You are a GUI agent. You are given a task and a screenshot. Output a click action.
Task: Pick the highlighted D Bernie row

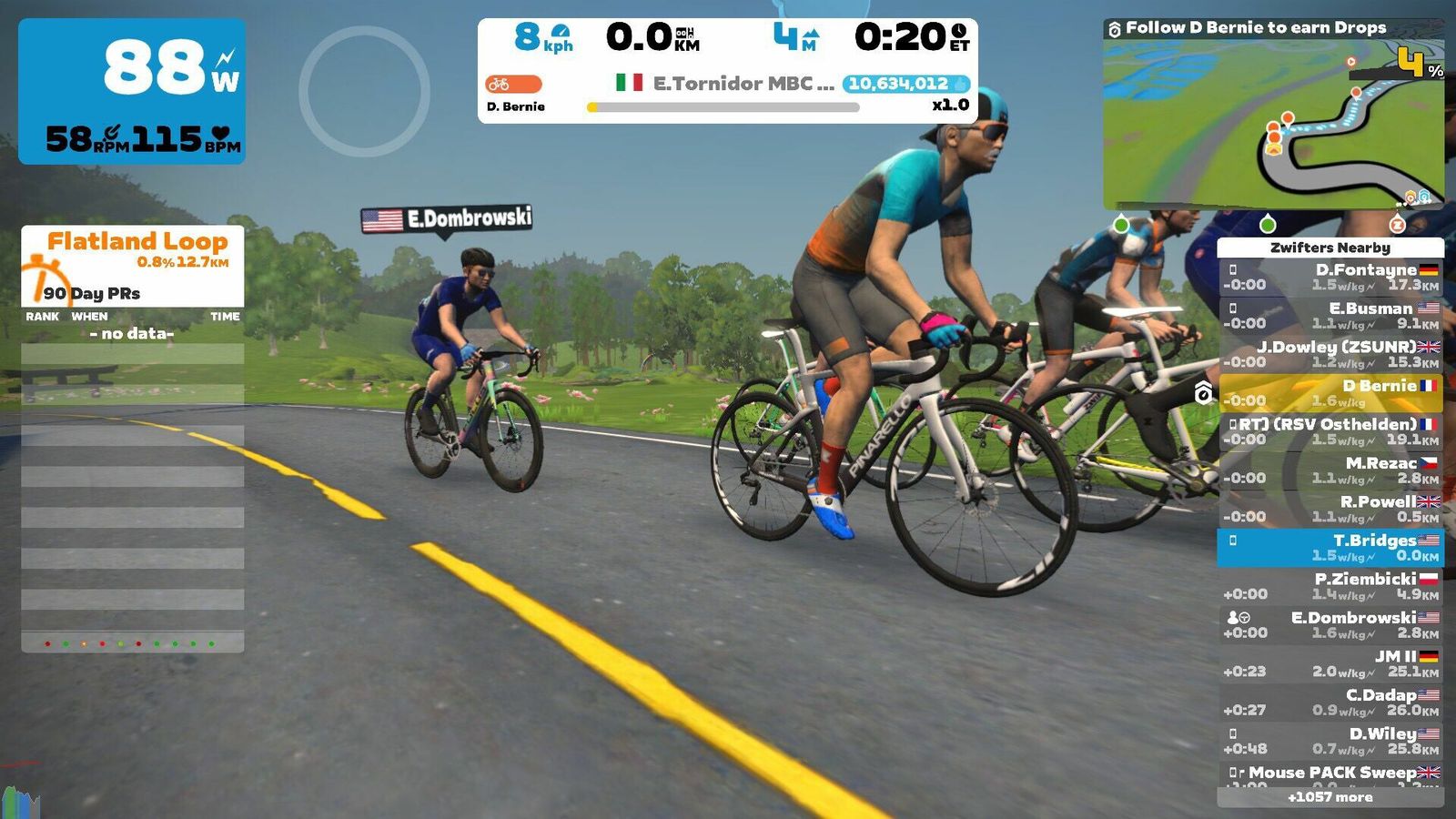pyautogui.click(x=1330, y=393)
